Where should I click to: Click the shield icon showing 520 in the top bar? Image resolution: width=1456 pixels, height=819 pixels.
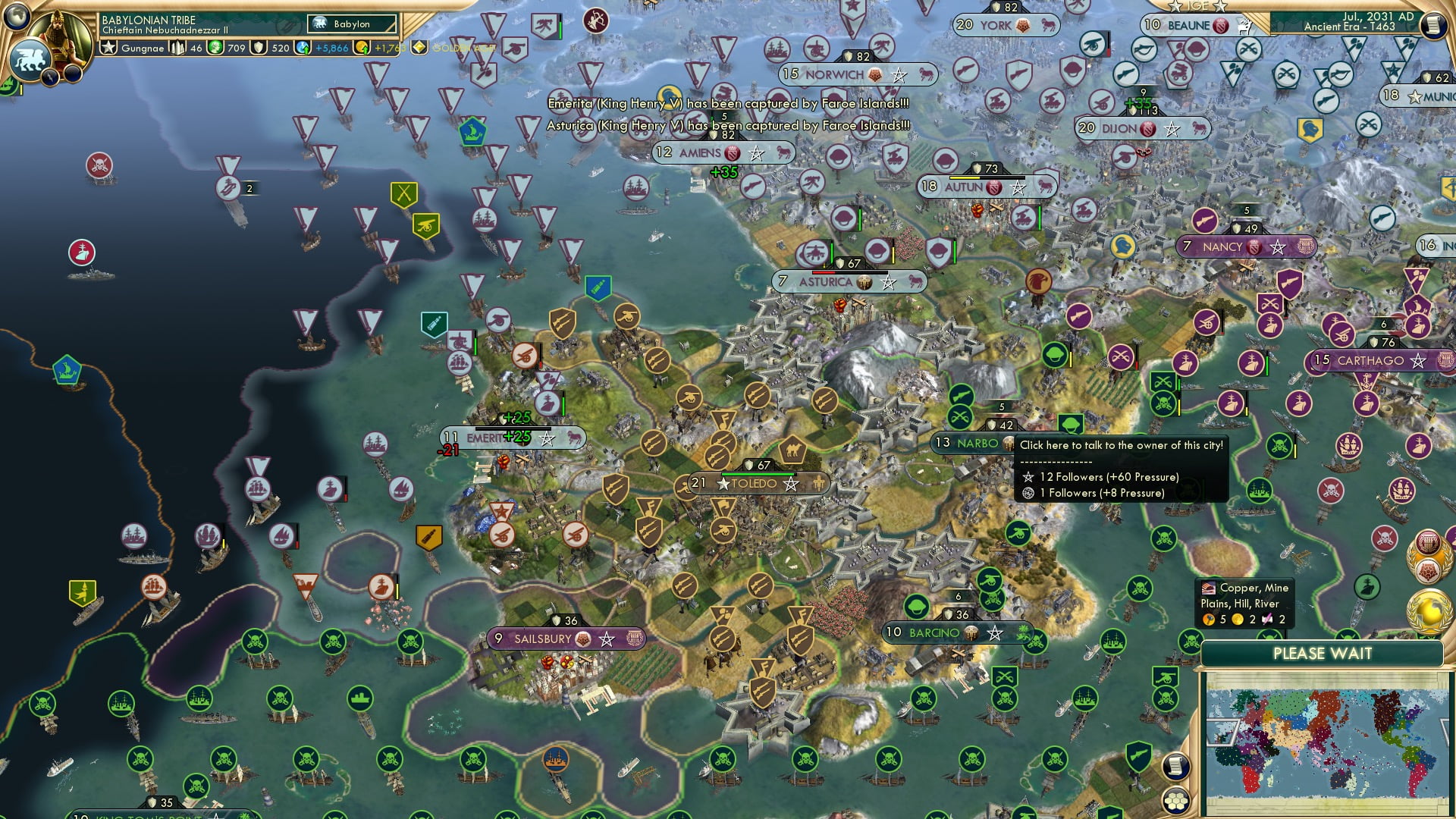[258, 48]
